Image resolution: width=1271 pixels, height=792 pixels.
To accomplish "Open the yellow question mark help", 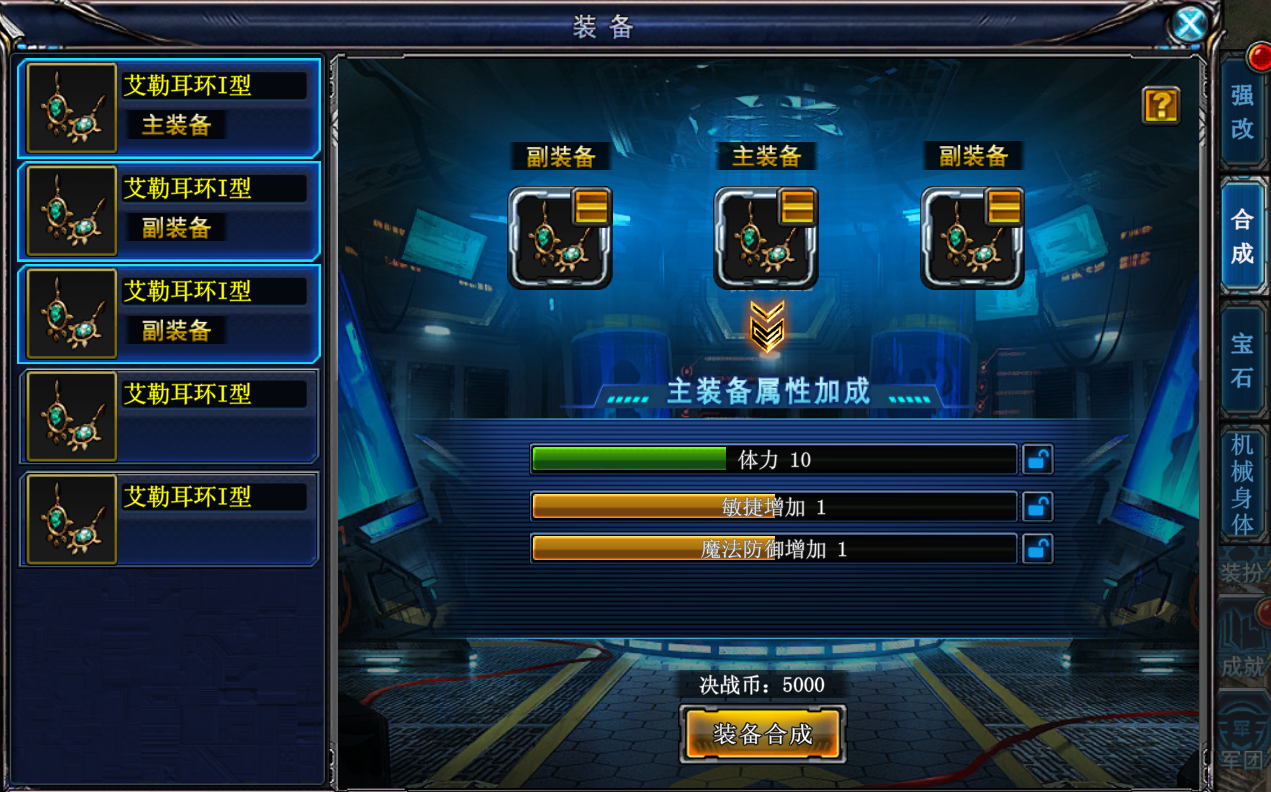I will tap(1160, 105).
